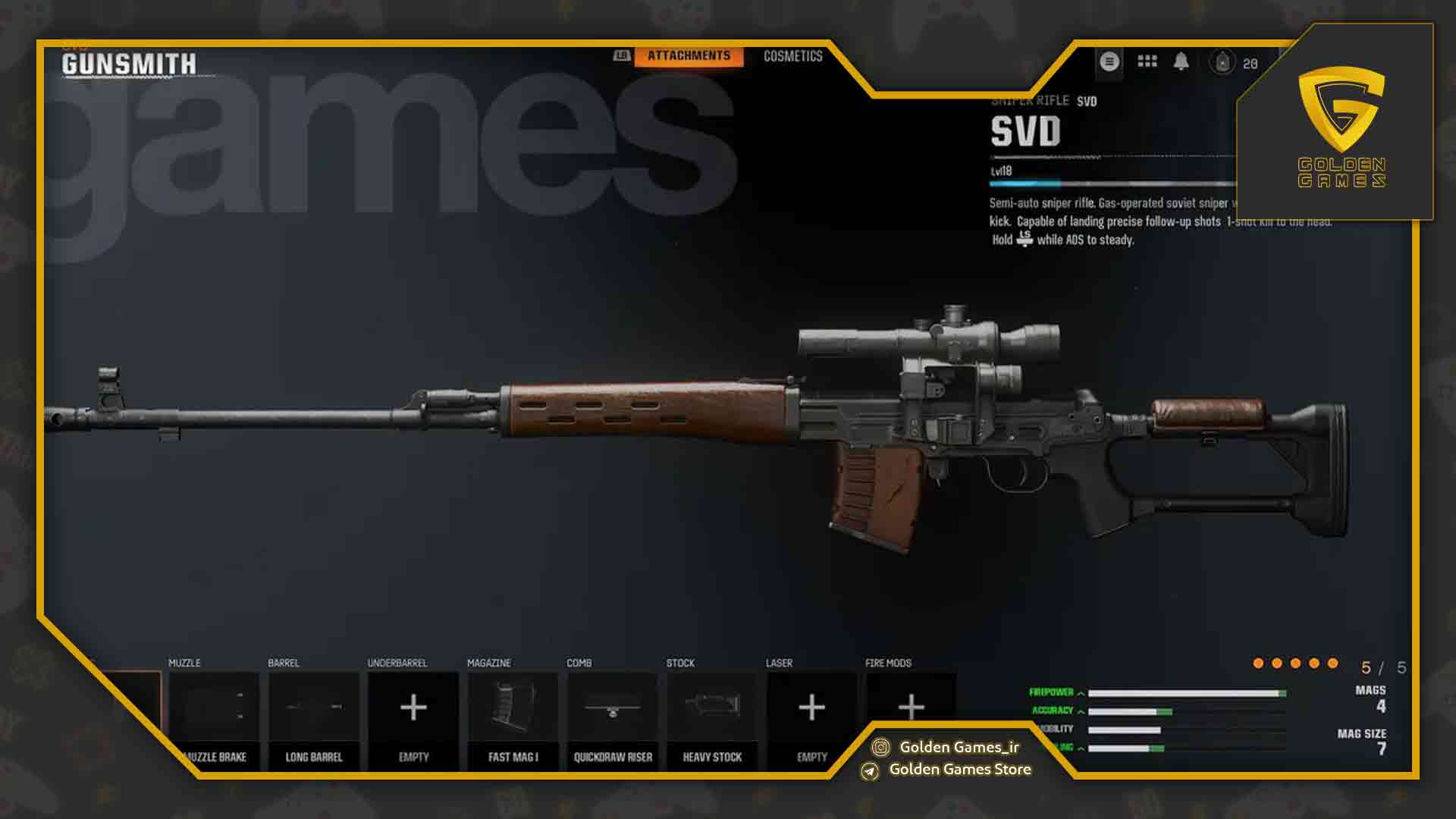Add an attachment to the Fire Mods slot
1456x819 pixels.
point(911,705)
